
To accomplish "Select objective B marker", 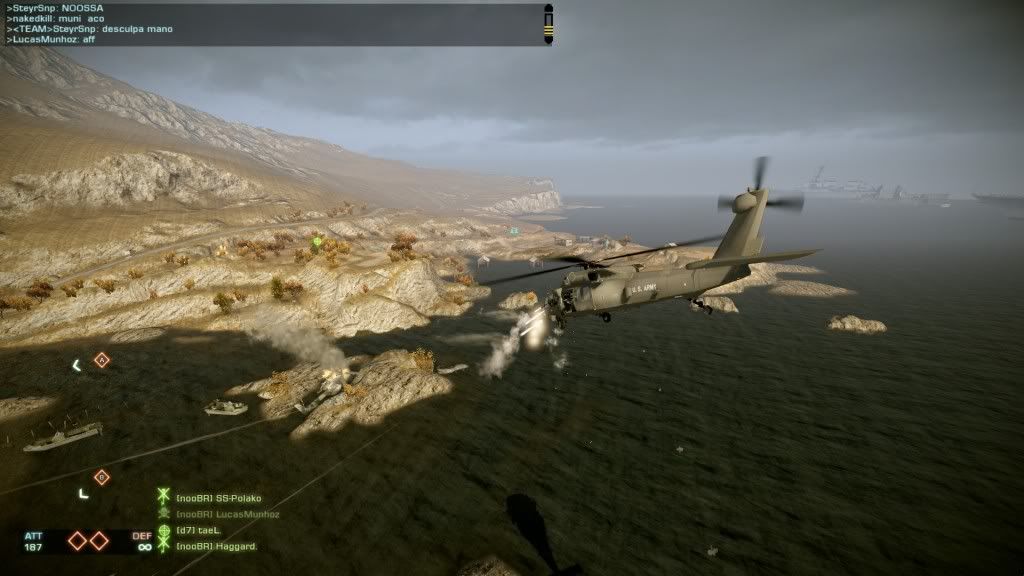I will coord(101,477).
